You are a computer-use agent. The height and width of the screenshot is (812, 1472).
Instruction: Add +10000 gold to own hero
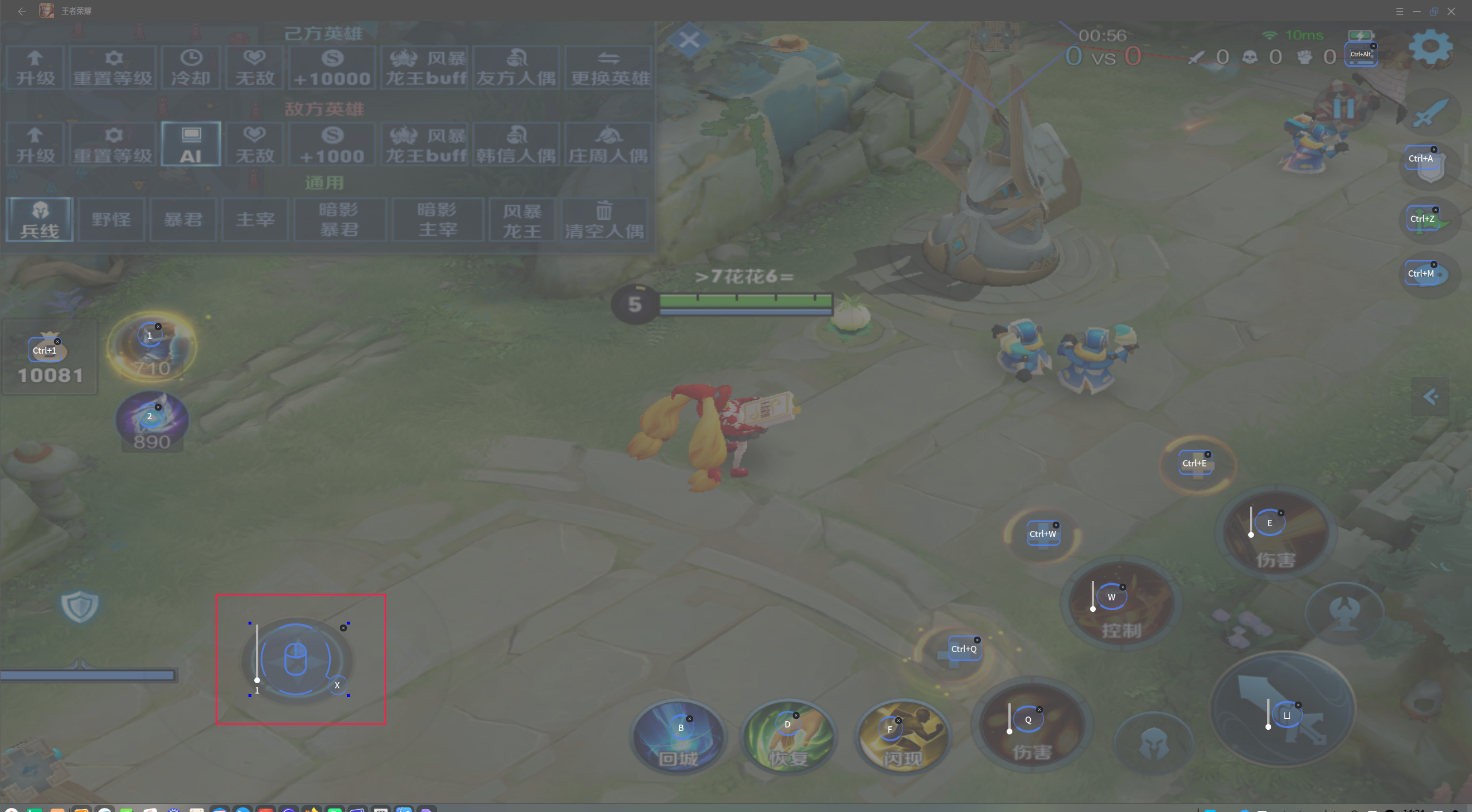(332, 67)
